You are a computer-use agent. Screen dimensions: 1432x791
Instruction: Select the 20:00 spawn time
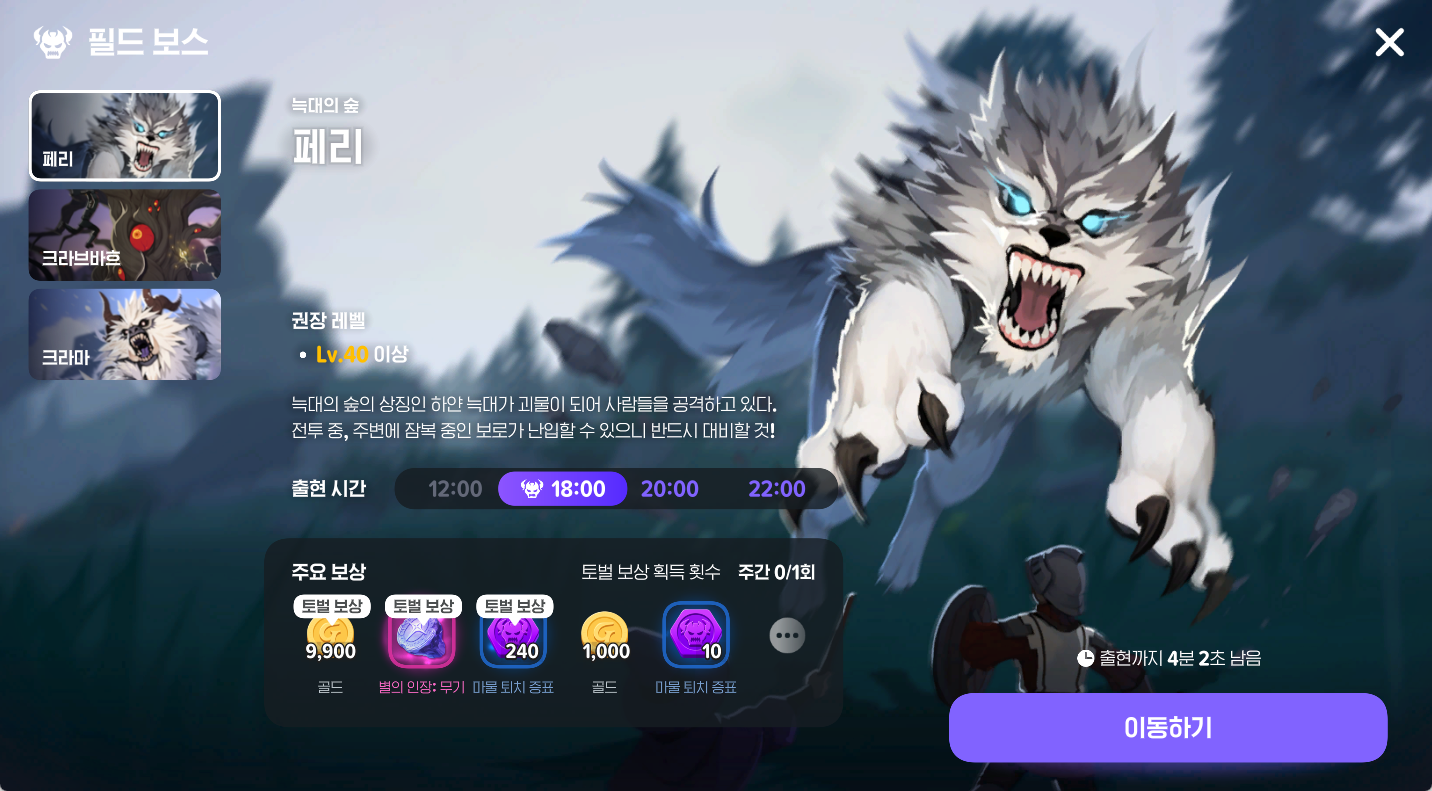tap(670, 488)
